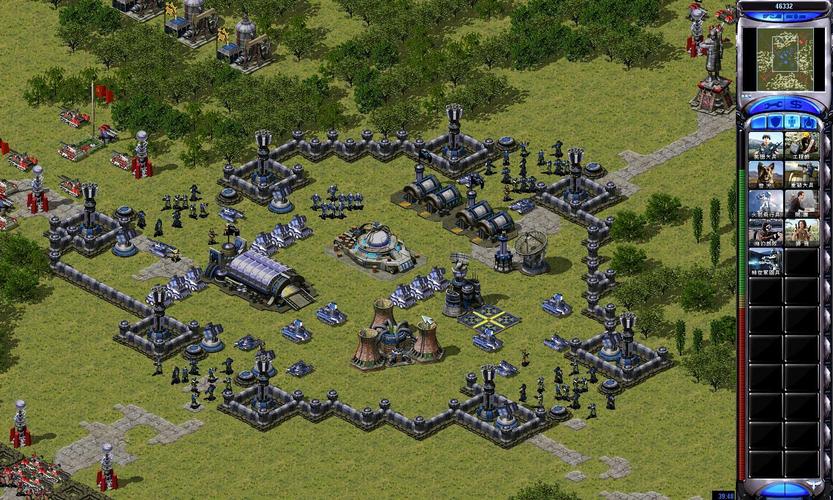This screenshot has width=833, height=500.
Task: Switch to the shield defenses tab
Action: pos(775,122)
